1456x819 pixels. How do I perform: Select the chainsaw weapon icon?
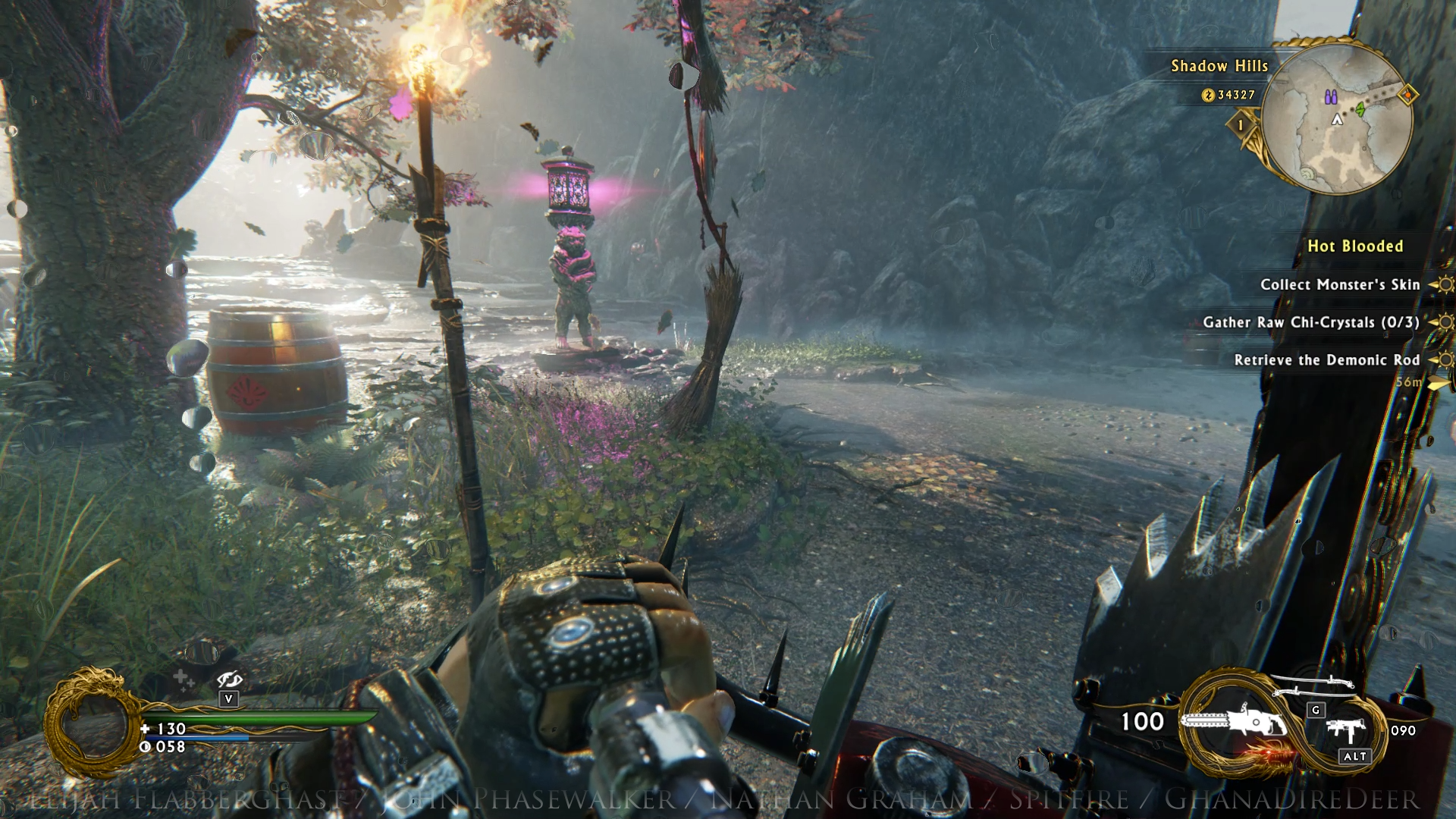(x=1233, y=721)
